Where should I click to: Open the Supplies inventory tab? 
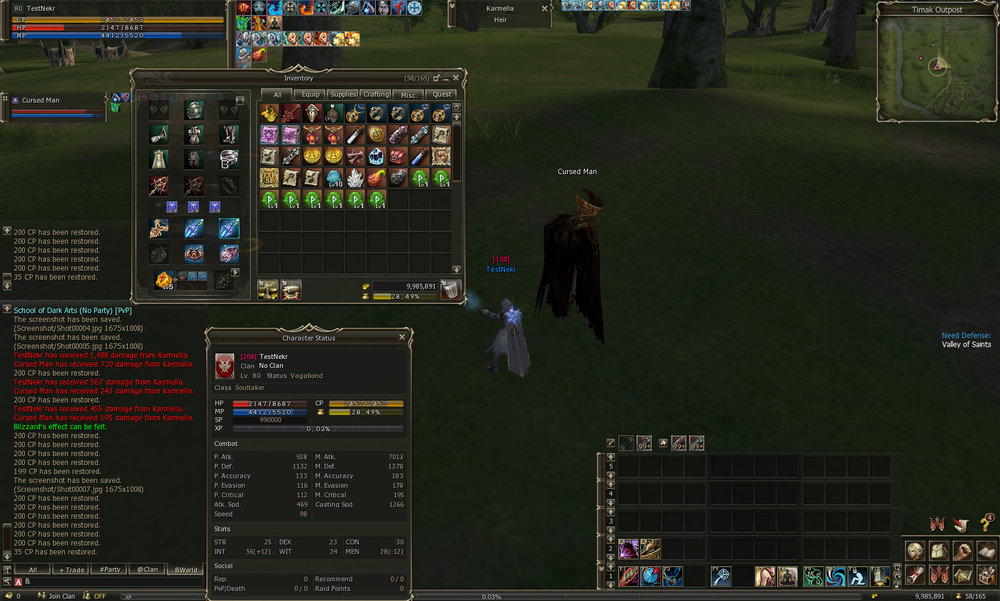pos(343,94)
